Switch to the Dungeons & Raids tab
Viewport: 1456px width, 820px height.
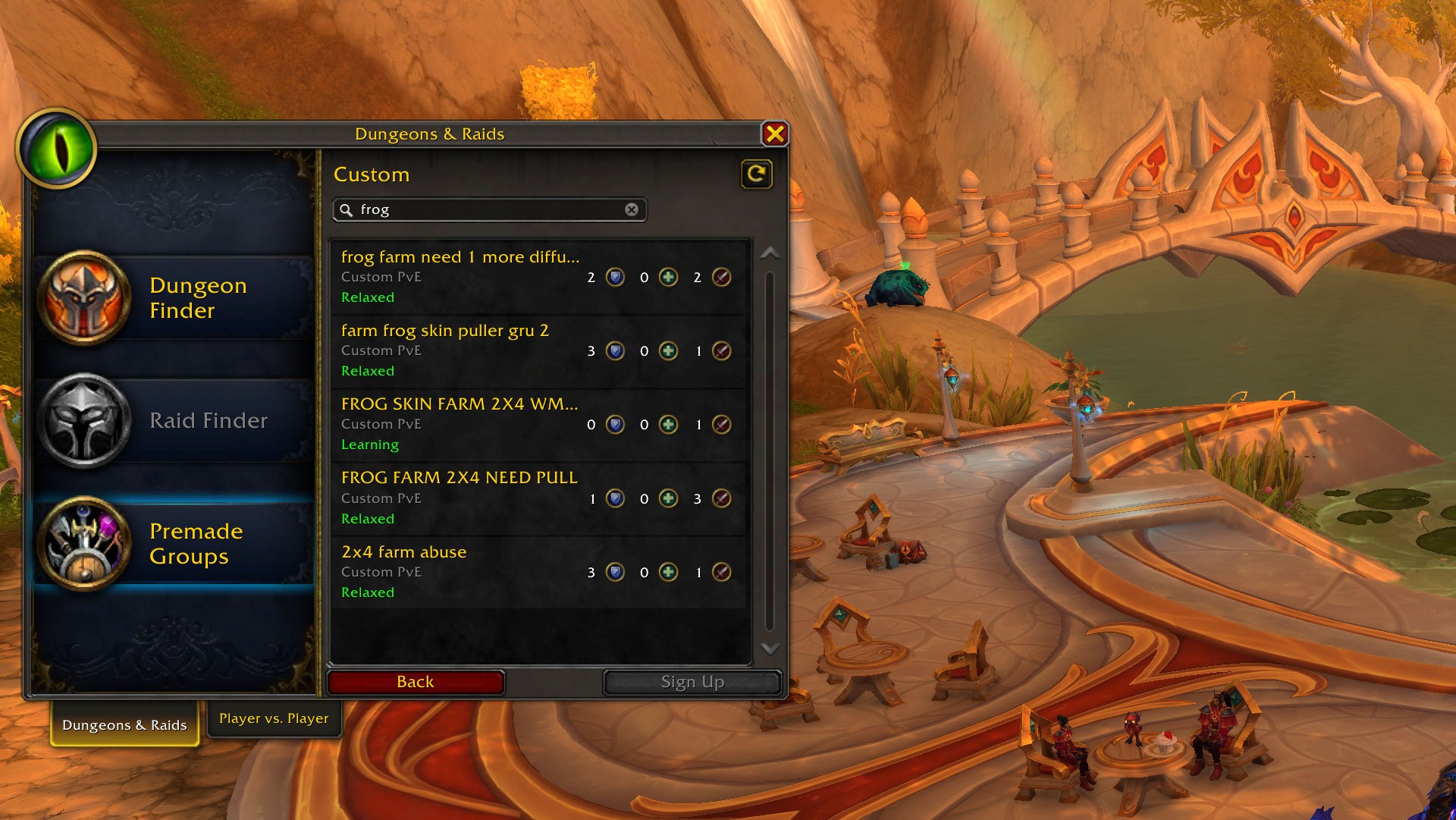124,724
